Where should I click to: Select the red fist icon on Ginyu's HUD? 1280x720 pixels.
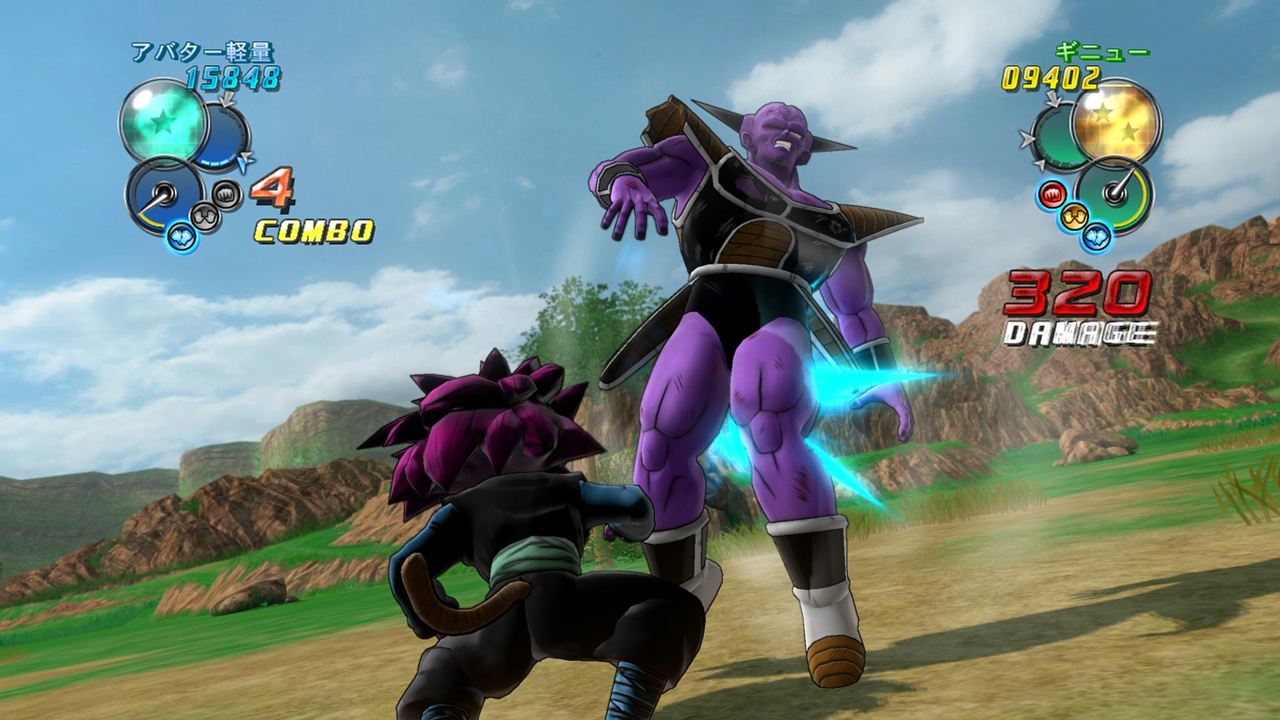pos(1052,193)
